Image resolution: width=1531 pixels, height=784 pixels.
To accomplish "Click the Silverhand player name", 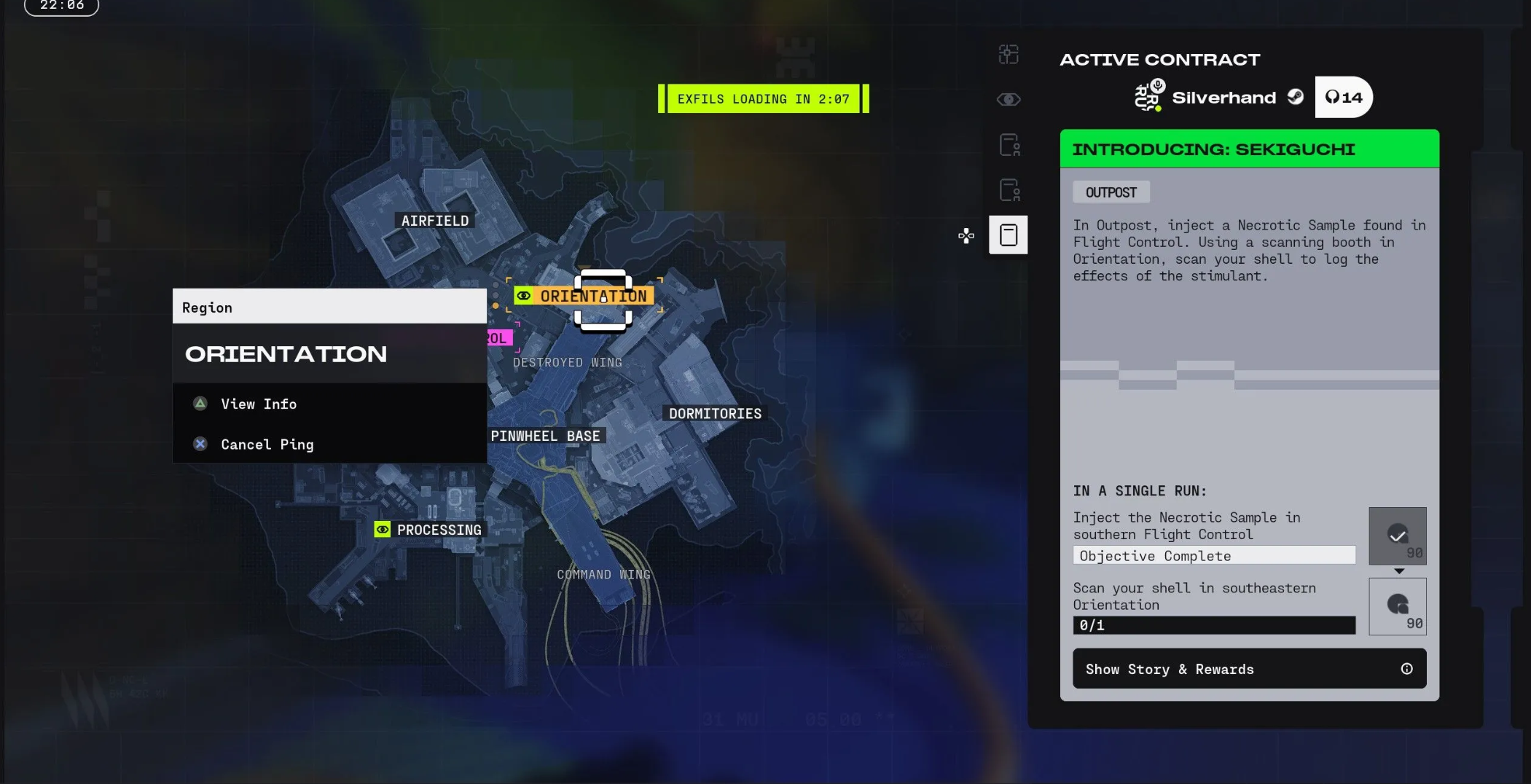I will pyautogui.click(x=1223, y=98).
